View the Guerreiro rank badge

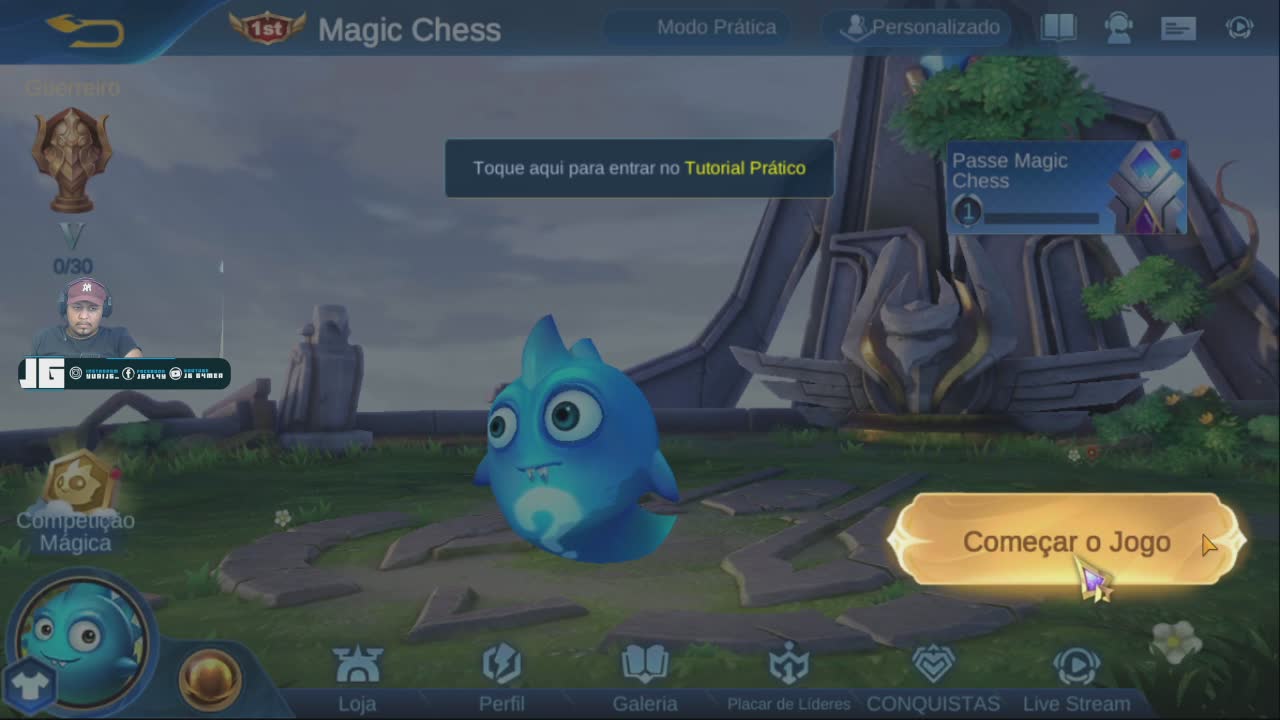pyautogui.click(x=71, y=160)
